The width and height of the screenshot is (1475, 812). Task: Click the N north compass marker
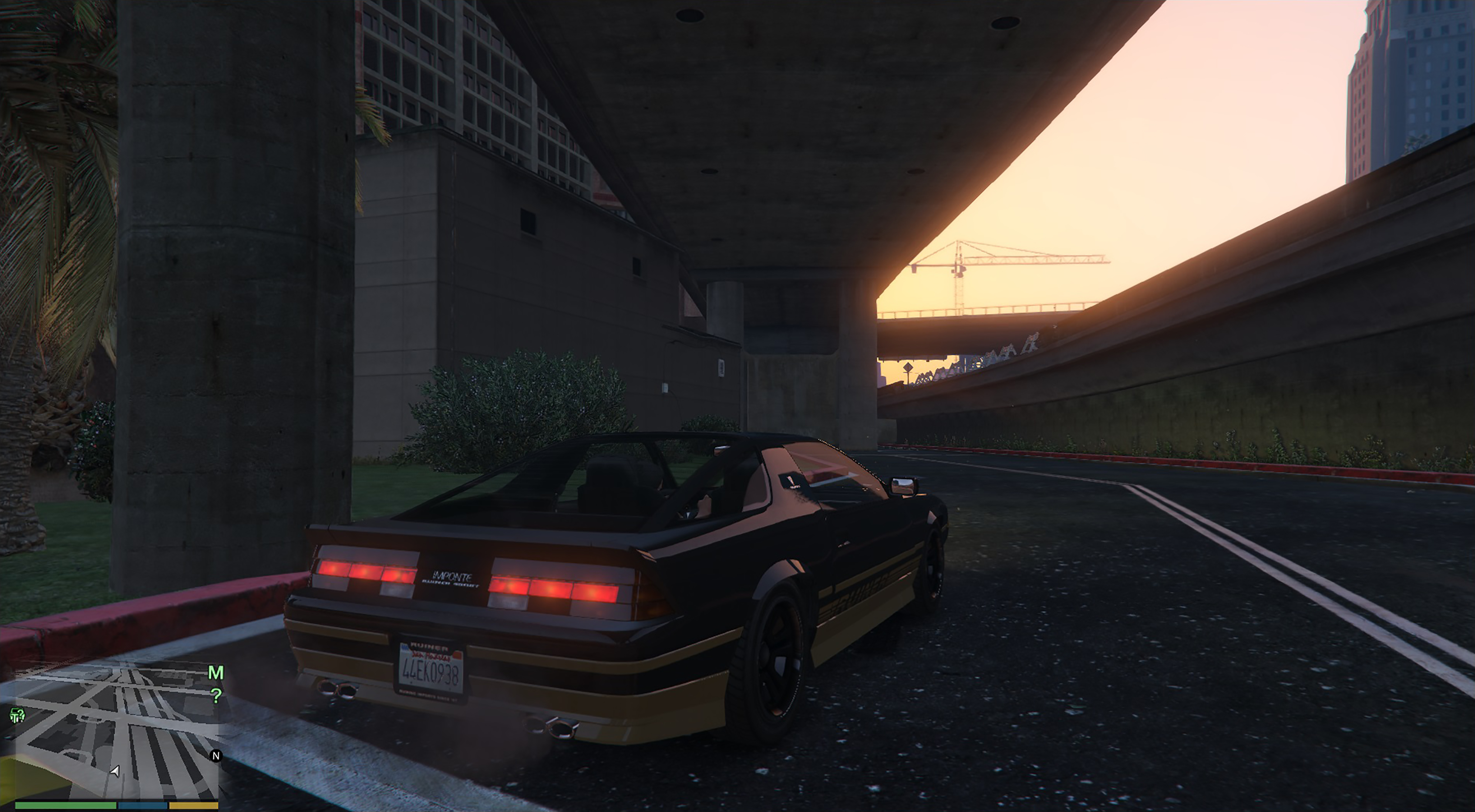[216, 756]
